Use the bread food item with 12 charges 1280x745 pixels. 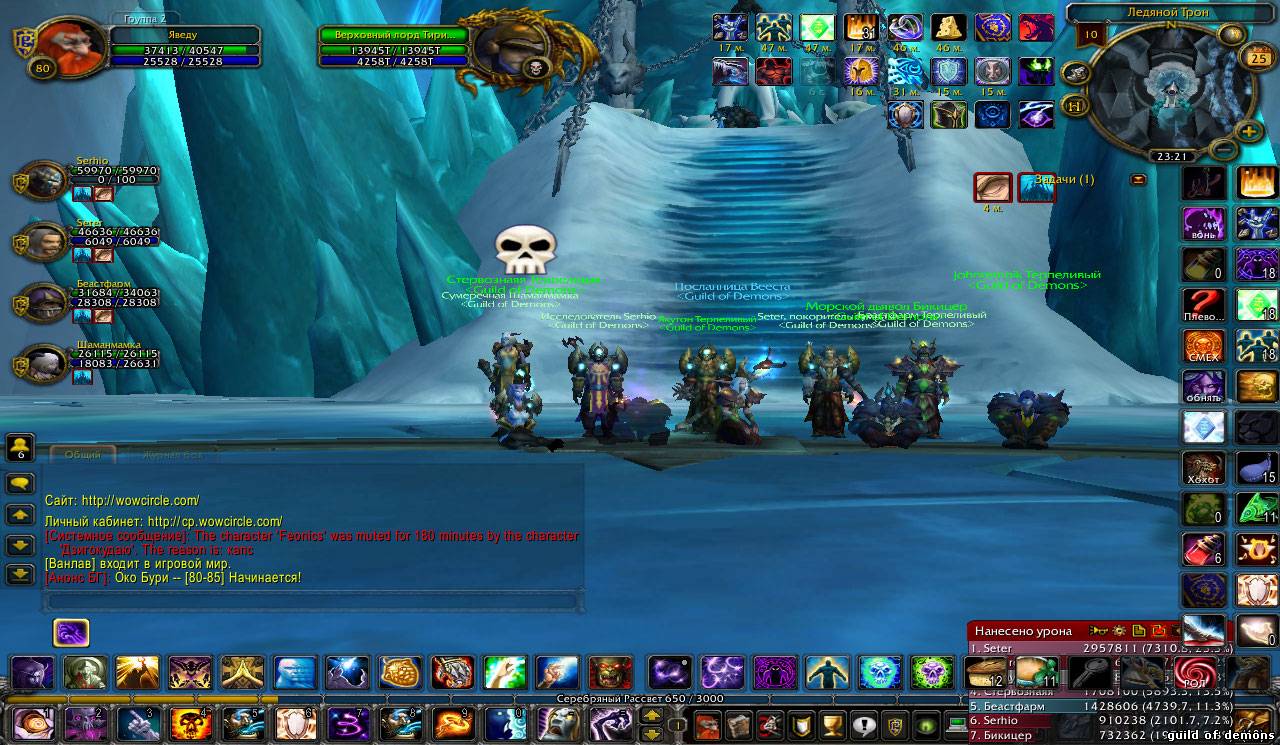click(x=987, y=673)
